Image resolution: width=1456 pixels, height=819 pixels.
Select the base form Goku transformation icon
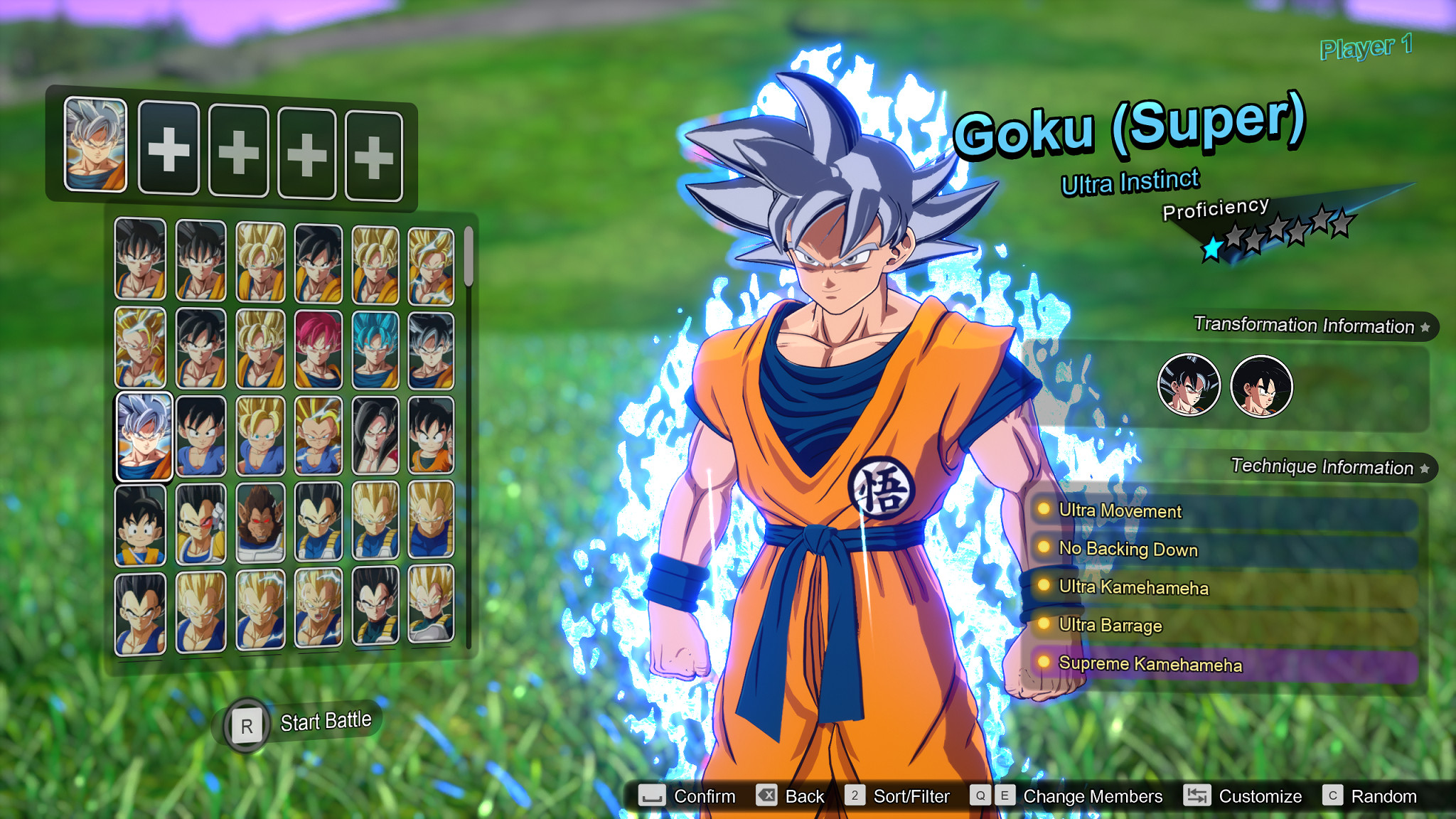[x=1263, y=385]
